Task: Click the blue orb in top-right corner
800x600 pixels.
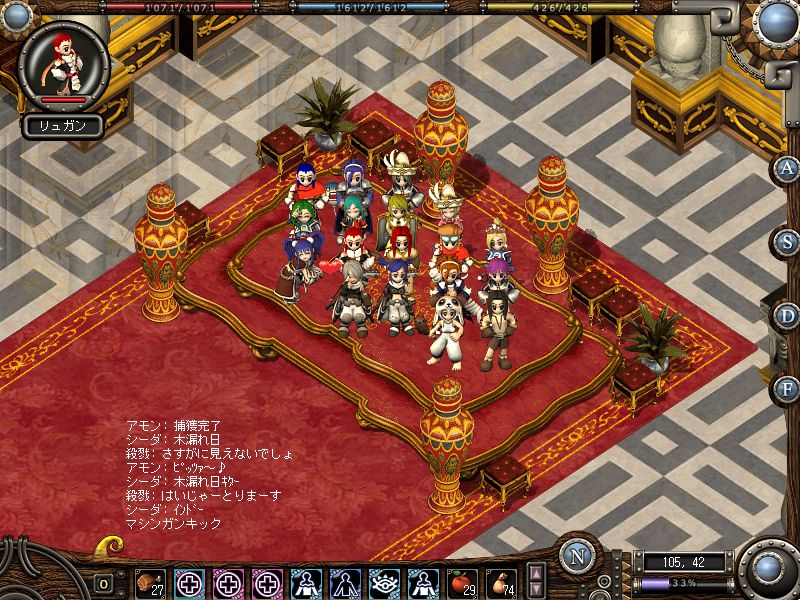Action: pos(774,22)
